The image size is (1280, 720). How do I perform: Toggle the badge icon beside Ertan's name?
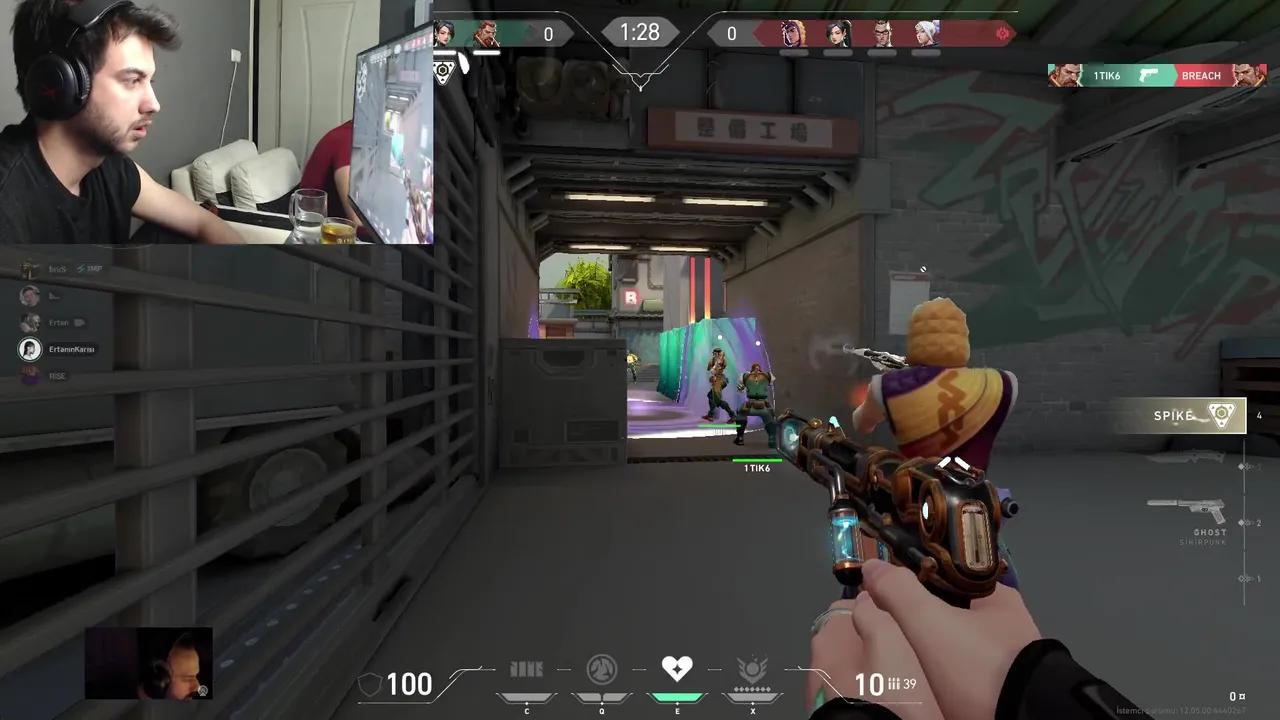pyautogui.click(x=81, y=322)
